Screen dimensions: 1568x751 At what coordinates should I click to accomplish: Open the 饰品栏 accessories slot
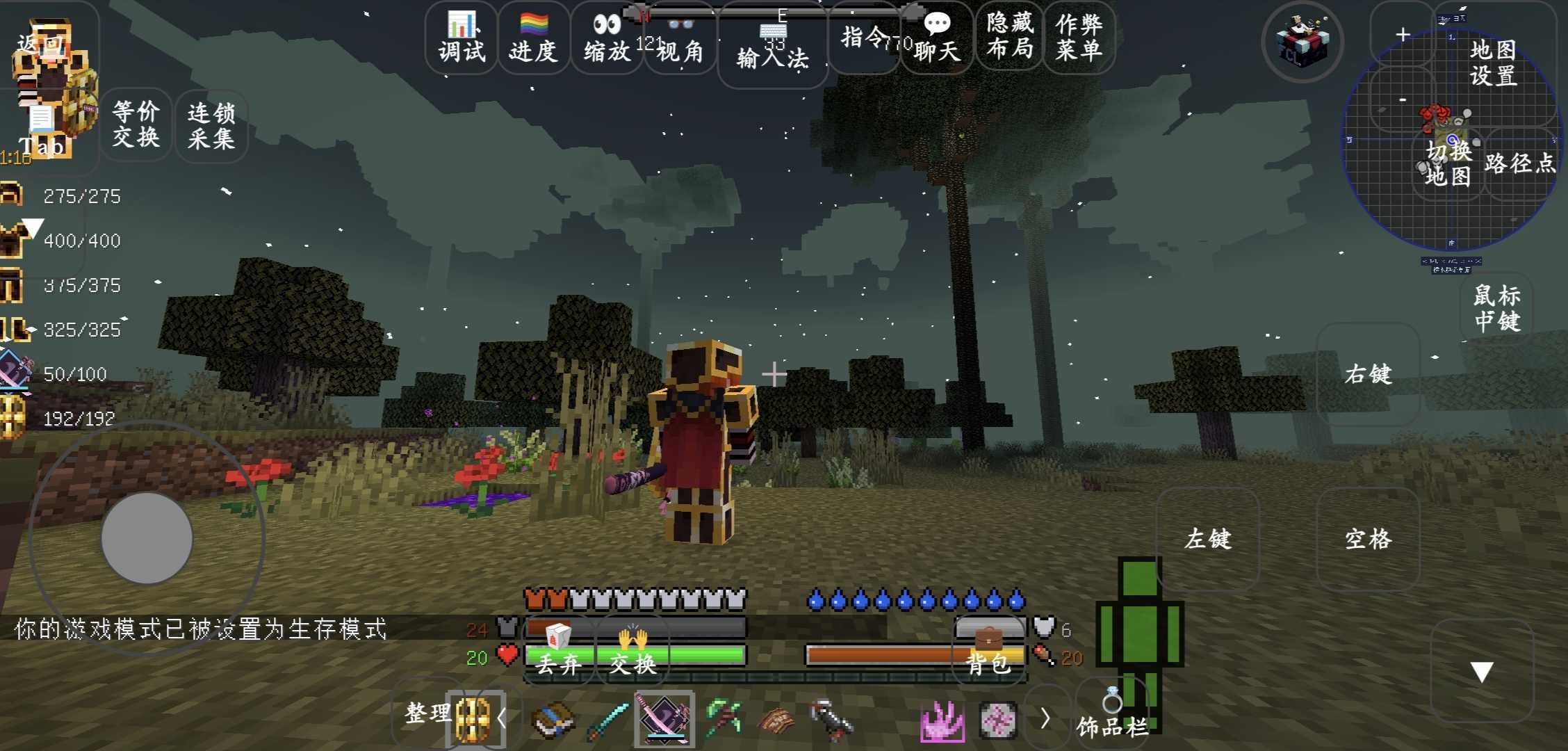[1112, 716]
